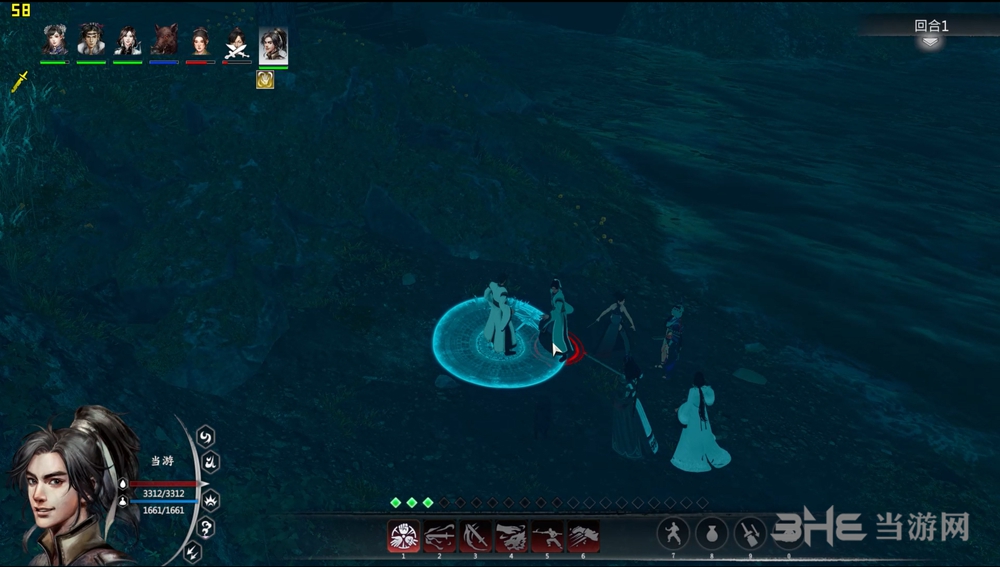The height and width of the screenshot is (567, 1000).
Task: Select the boar portrait in turn order
Action: 164,41
